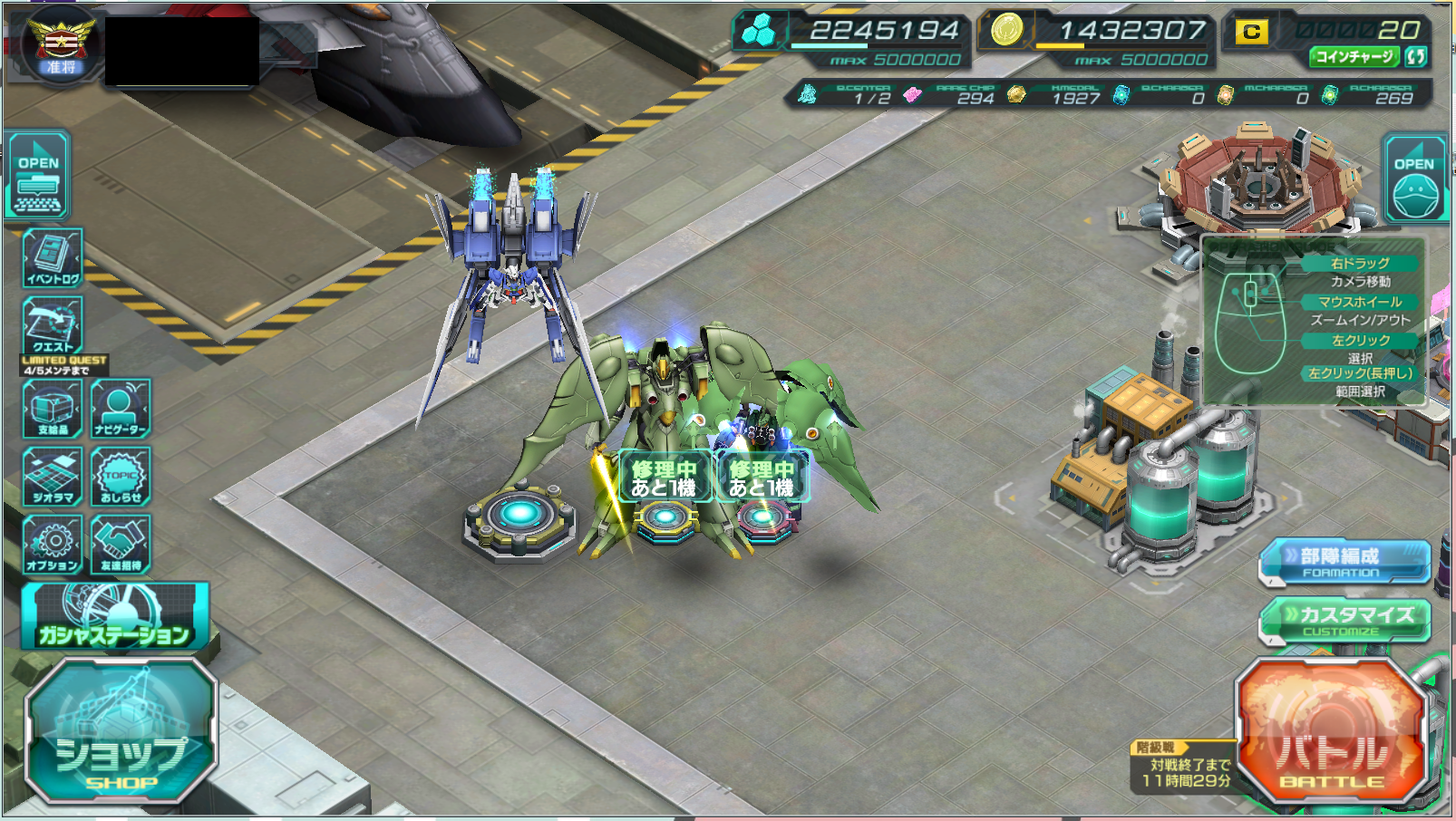Toggle the OPEN keyboard menu panel
1456x821 pixels.
click(x=38, y=177)
